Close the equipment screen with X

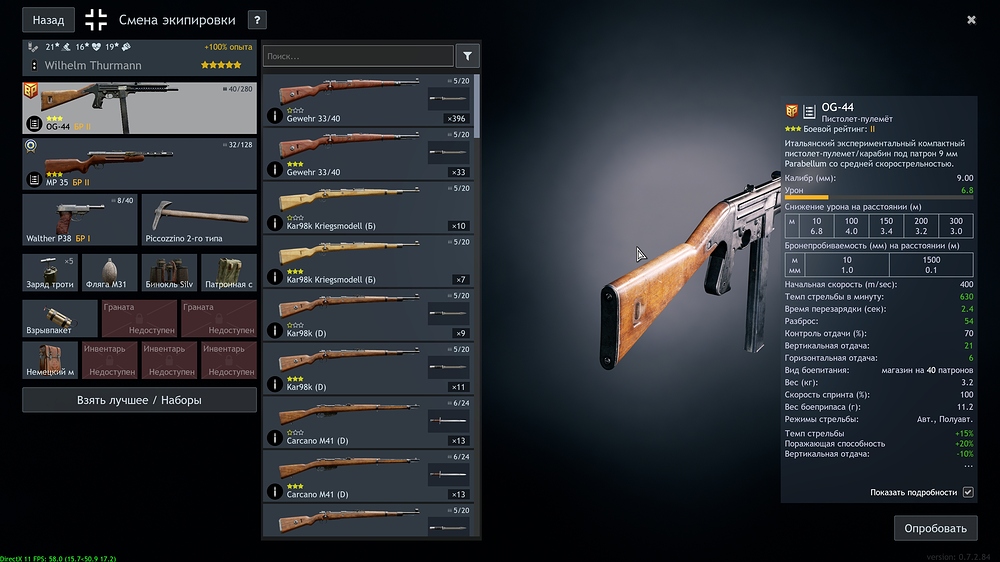(x=971, y=19)
